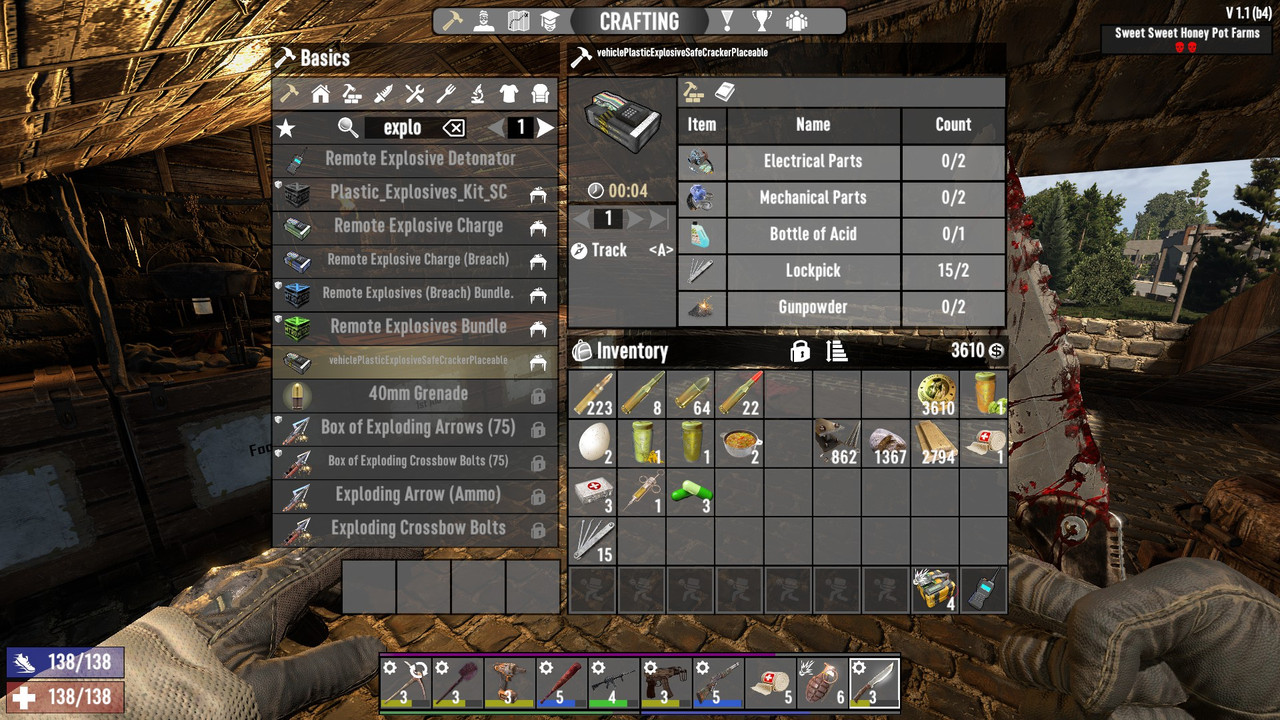Open the map tab in top bar
The image size is (1280, 720).
[517, 21]
